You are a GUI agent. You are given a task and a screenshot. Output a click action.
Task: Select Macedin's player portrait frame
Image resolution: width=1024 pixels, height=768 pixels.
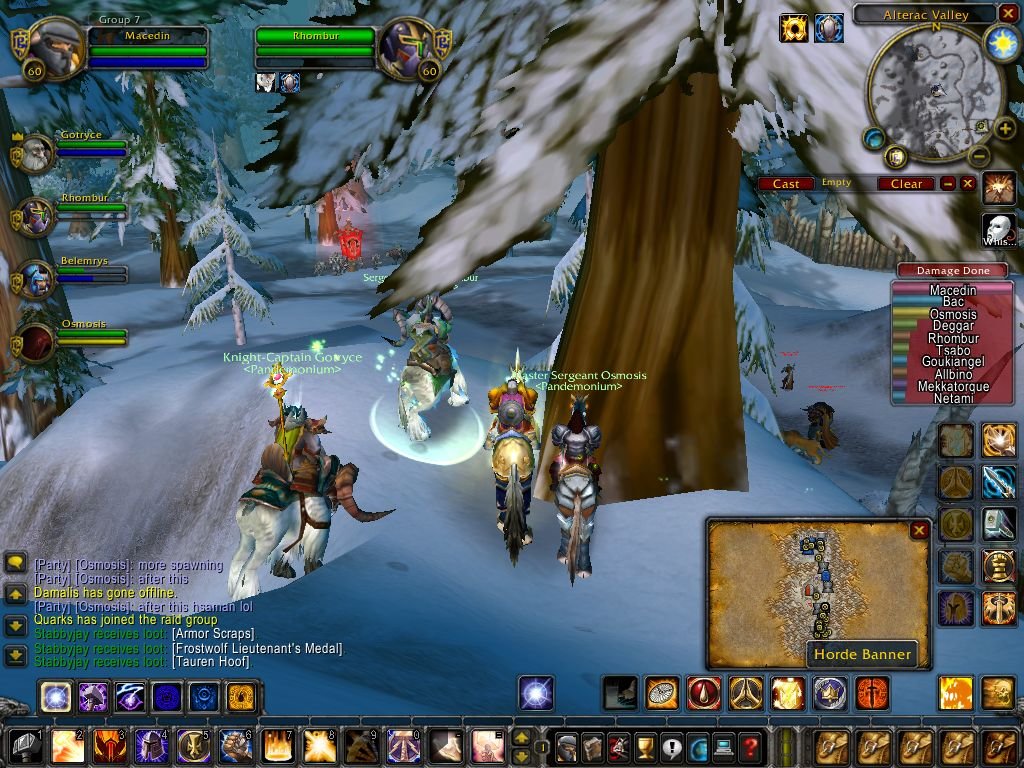point(48,46)
